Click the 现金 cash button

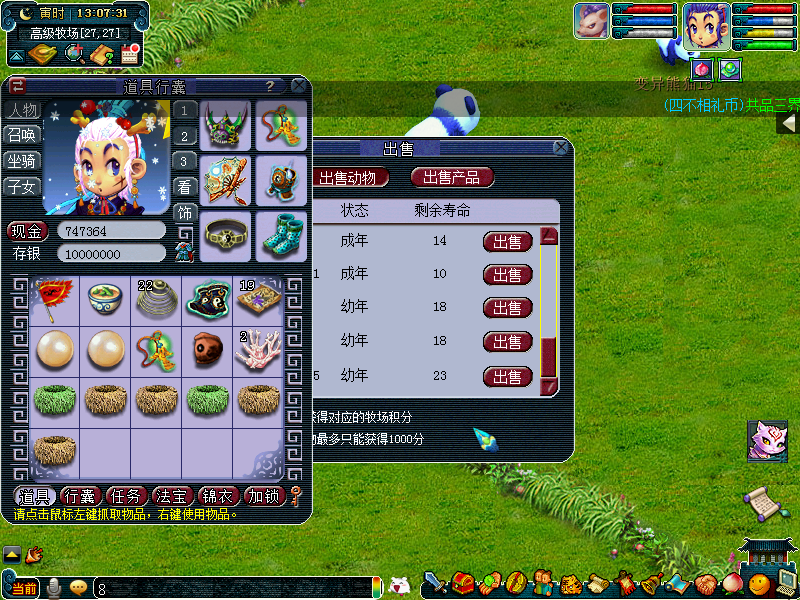point(28,231)
